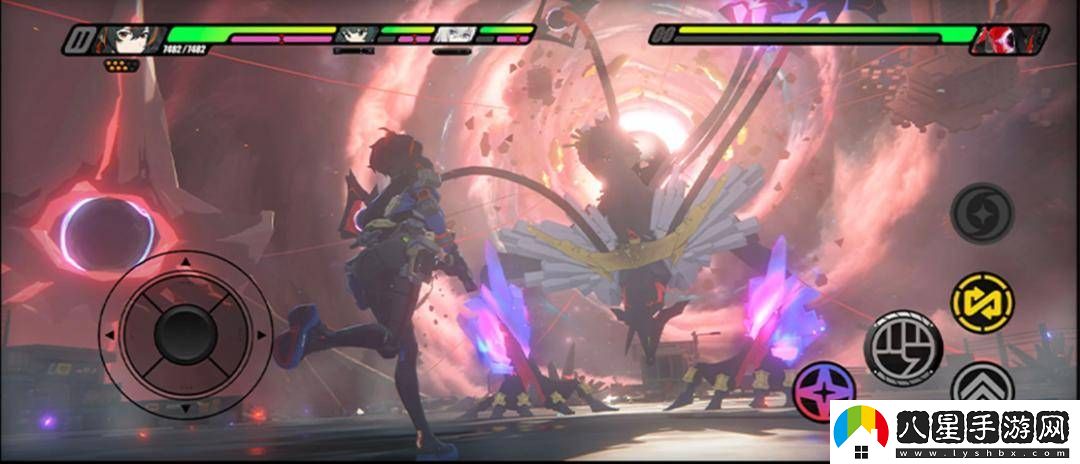This screenshot has width=1080, height=464.
Task: Tap the right arrow on the joystick
Action: 262,335
